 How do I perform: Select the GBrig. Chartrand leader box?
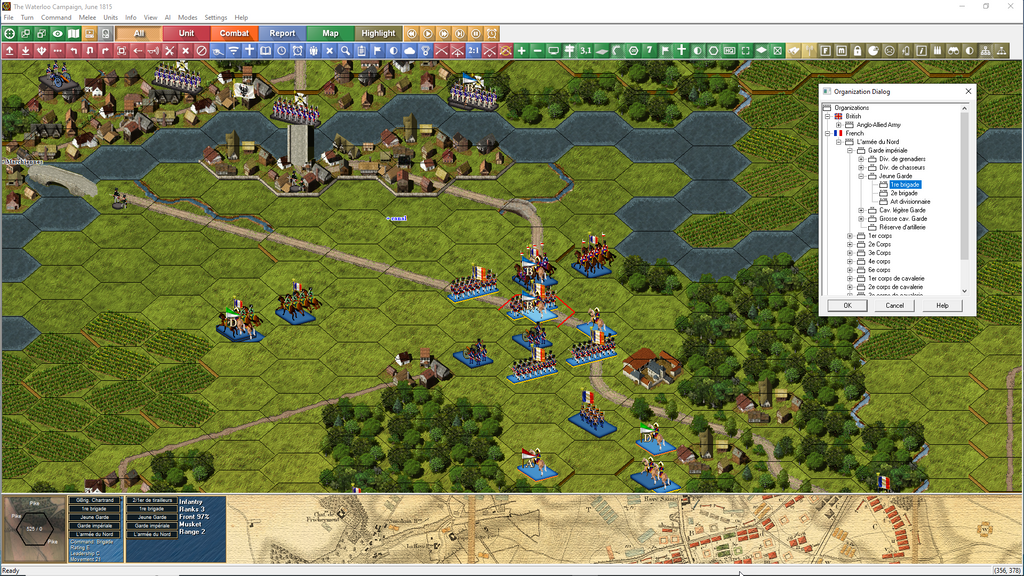pyautogui.click(x=96, y=500)
